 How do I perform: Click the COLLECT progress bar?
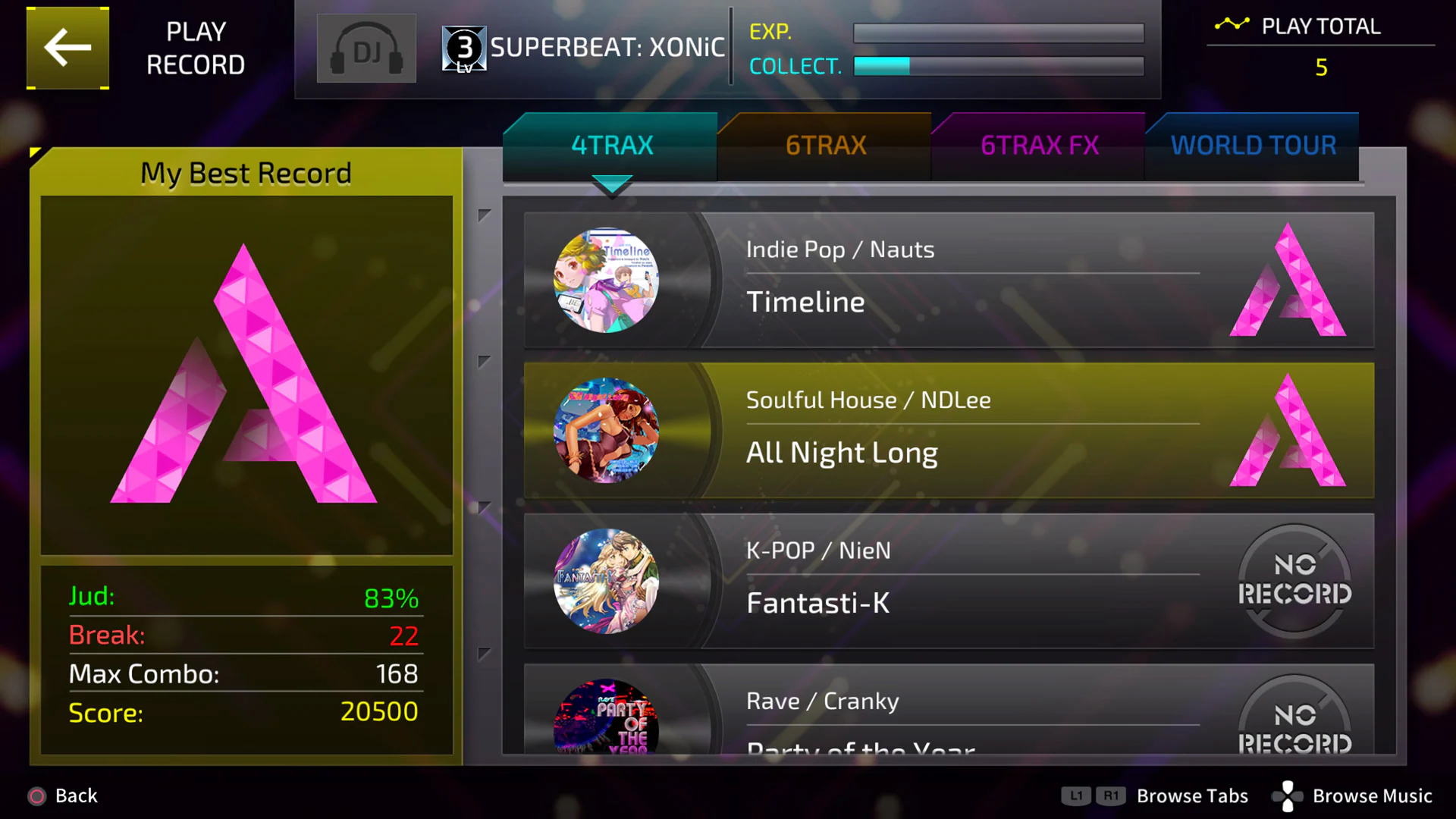click(x=998, y=67)
